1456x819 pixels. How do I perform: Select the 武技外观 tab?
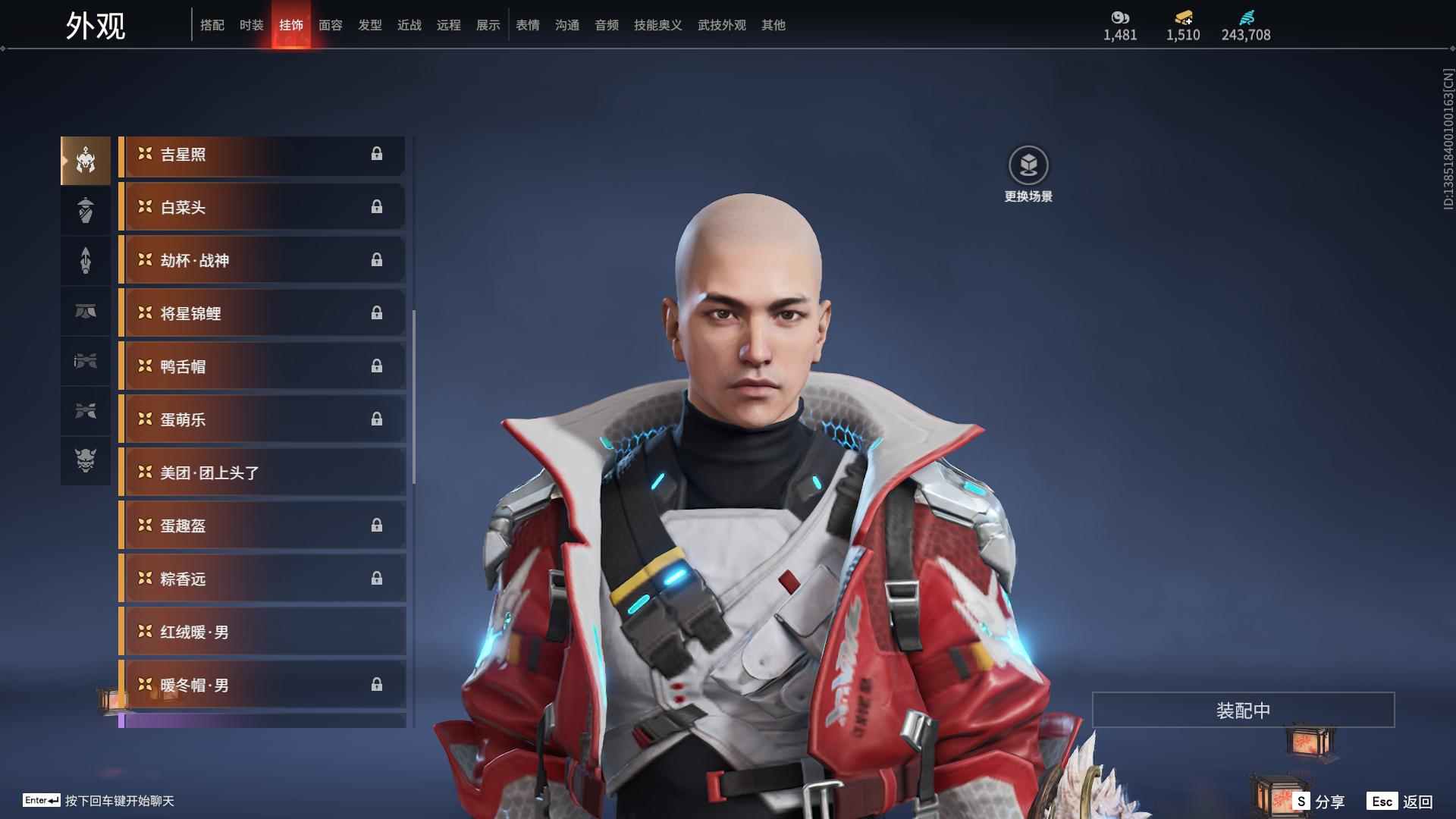tap(721, 25)
